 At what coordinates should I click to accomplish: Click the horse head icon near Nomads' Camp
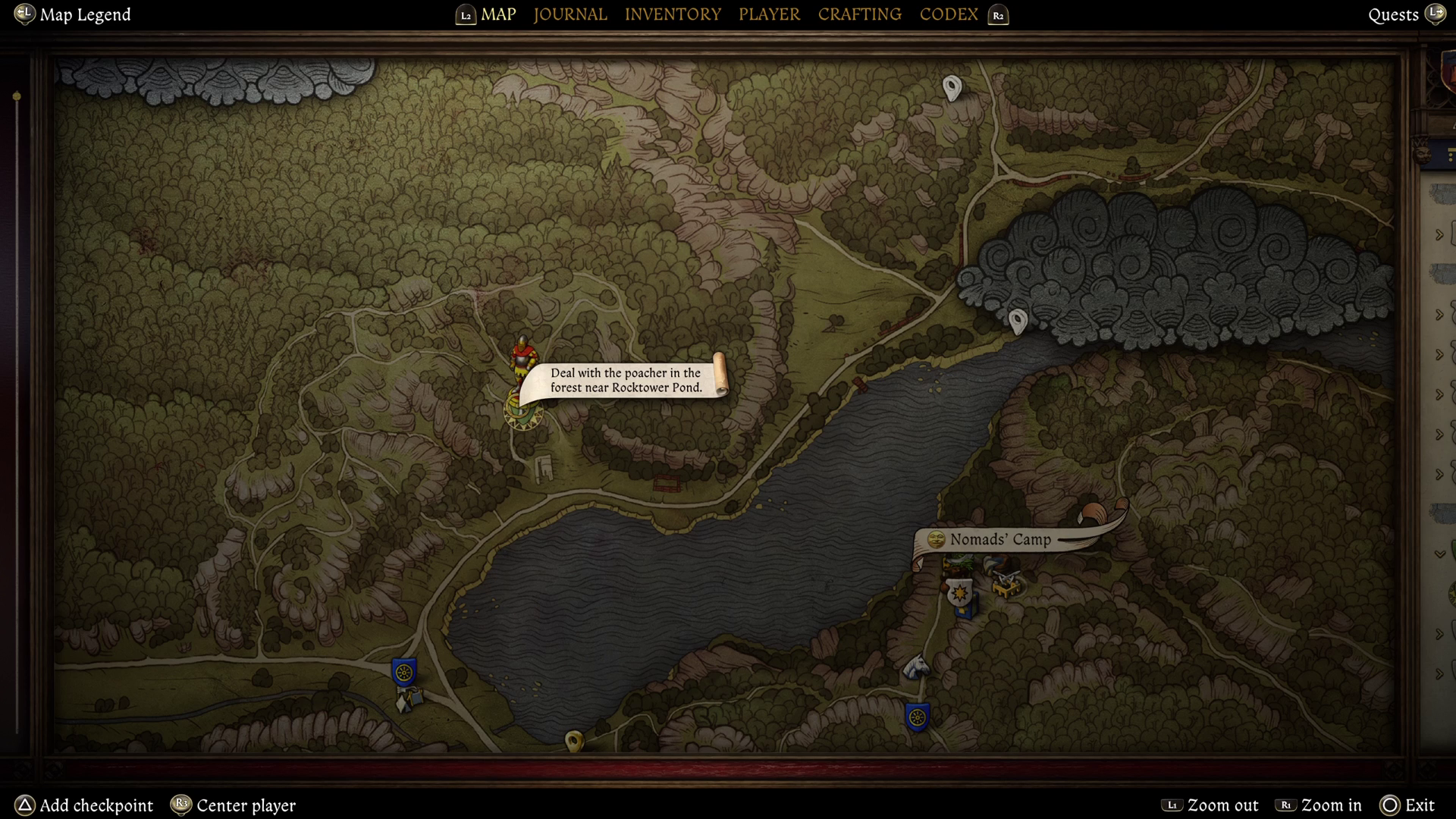915,666
